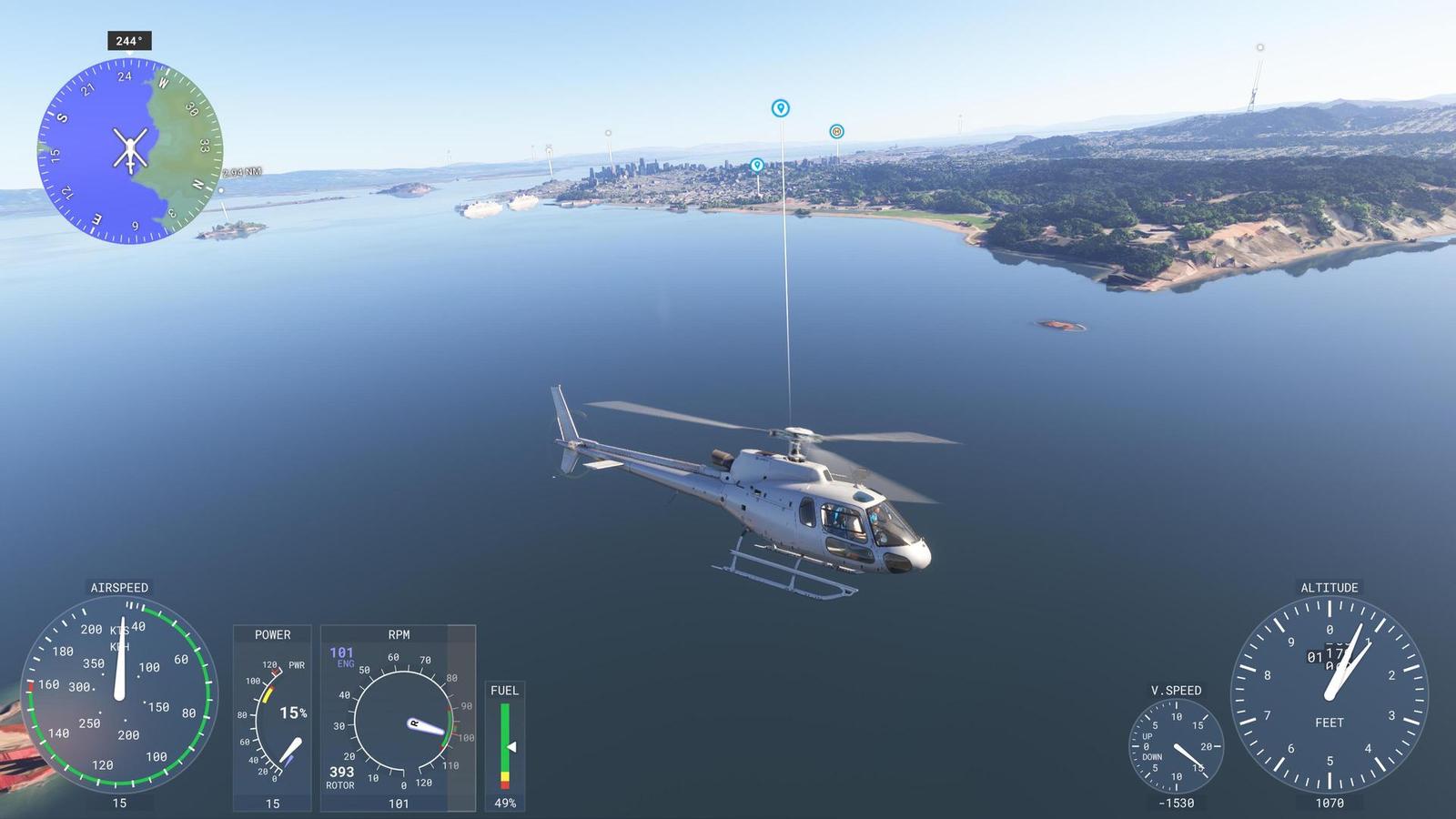This screenshot has height=819, width=1456.
Task: Expand the ENG 101 readout on RPM gauge
Action: coord(341,652)
